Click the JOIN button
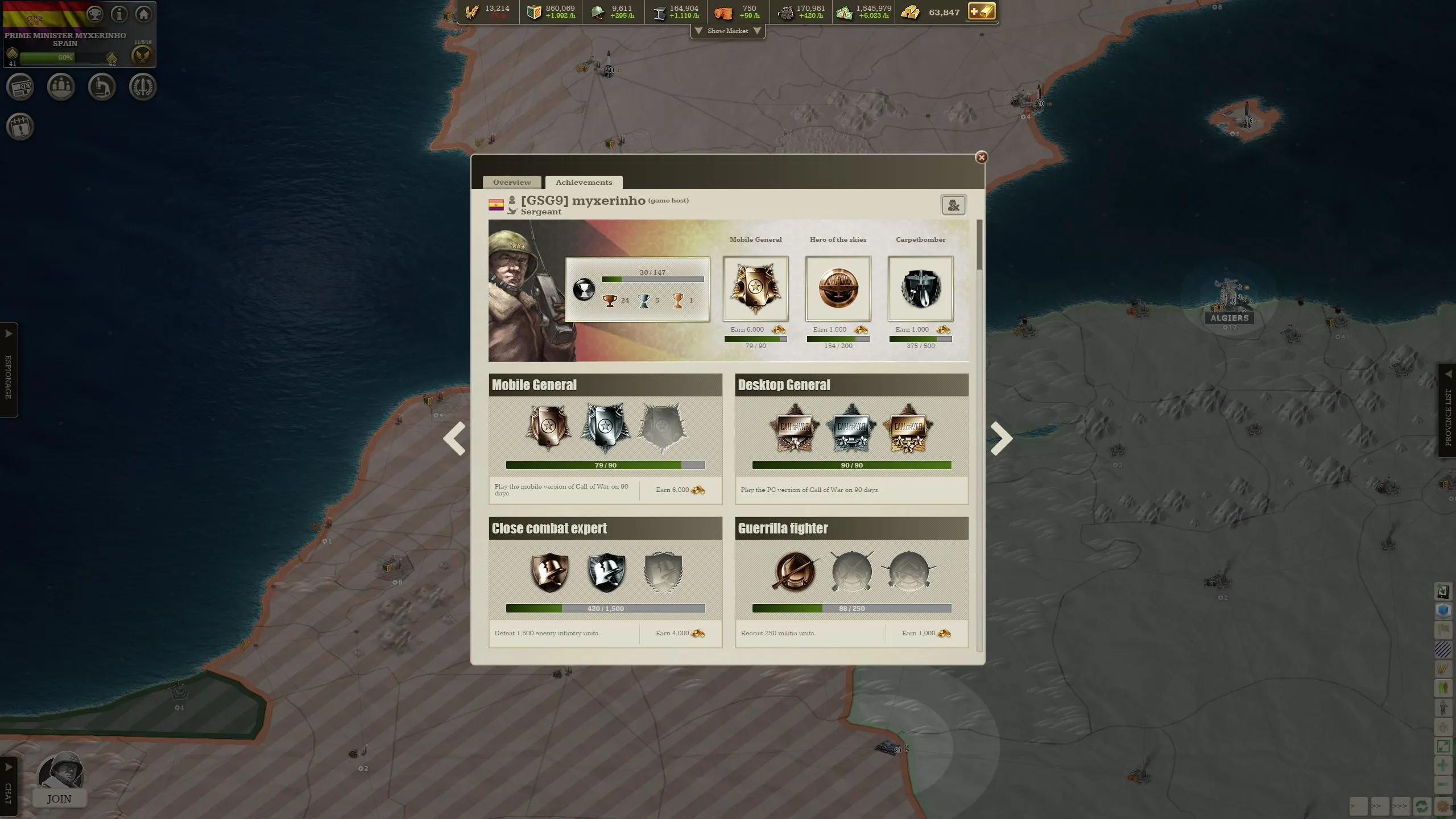Image resolution: width=1456 pixels, height=819 pixels. coord(59,799)
